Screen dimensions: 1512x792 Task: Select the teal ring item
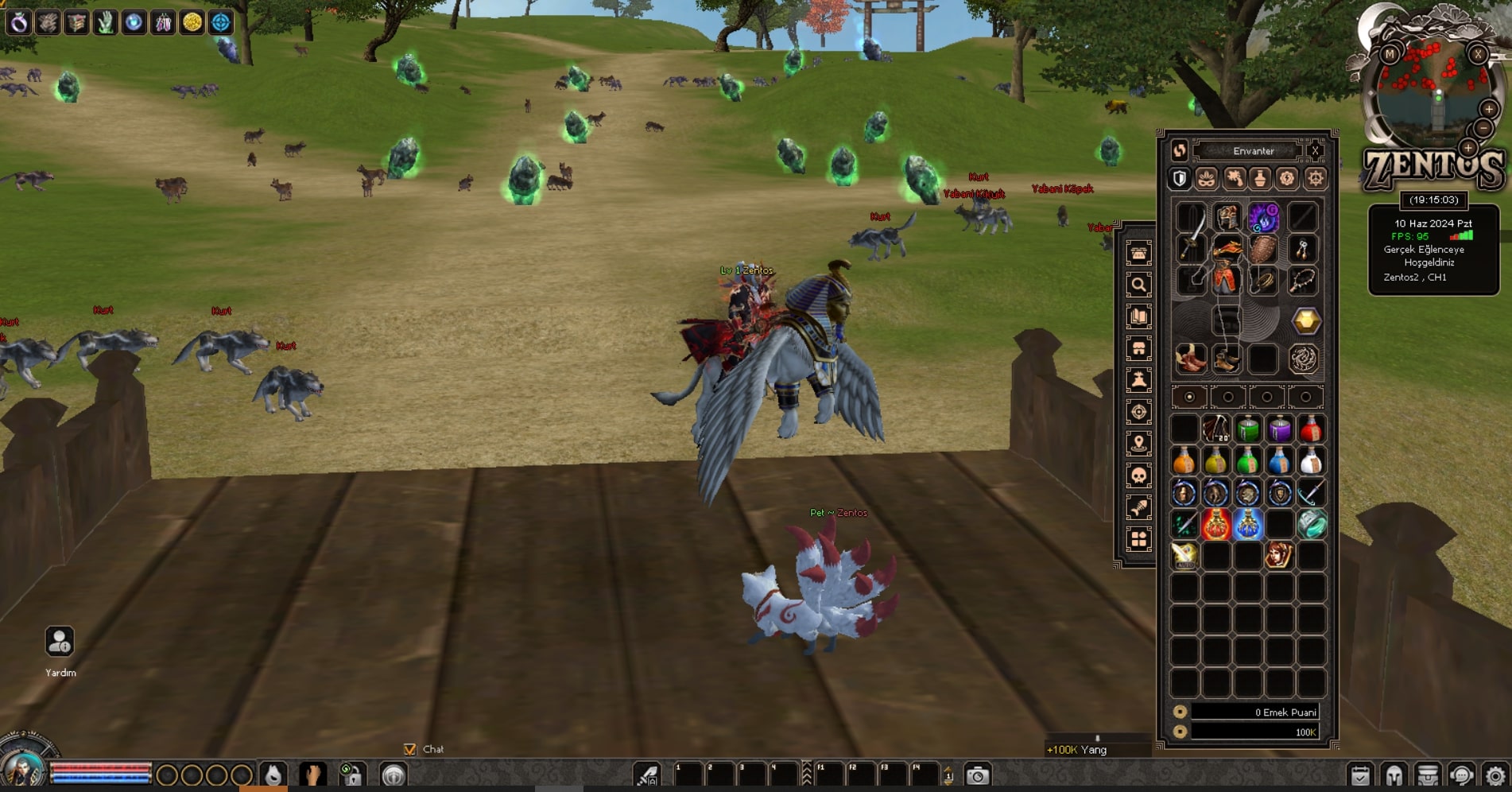[1311, 525]
